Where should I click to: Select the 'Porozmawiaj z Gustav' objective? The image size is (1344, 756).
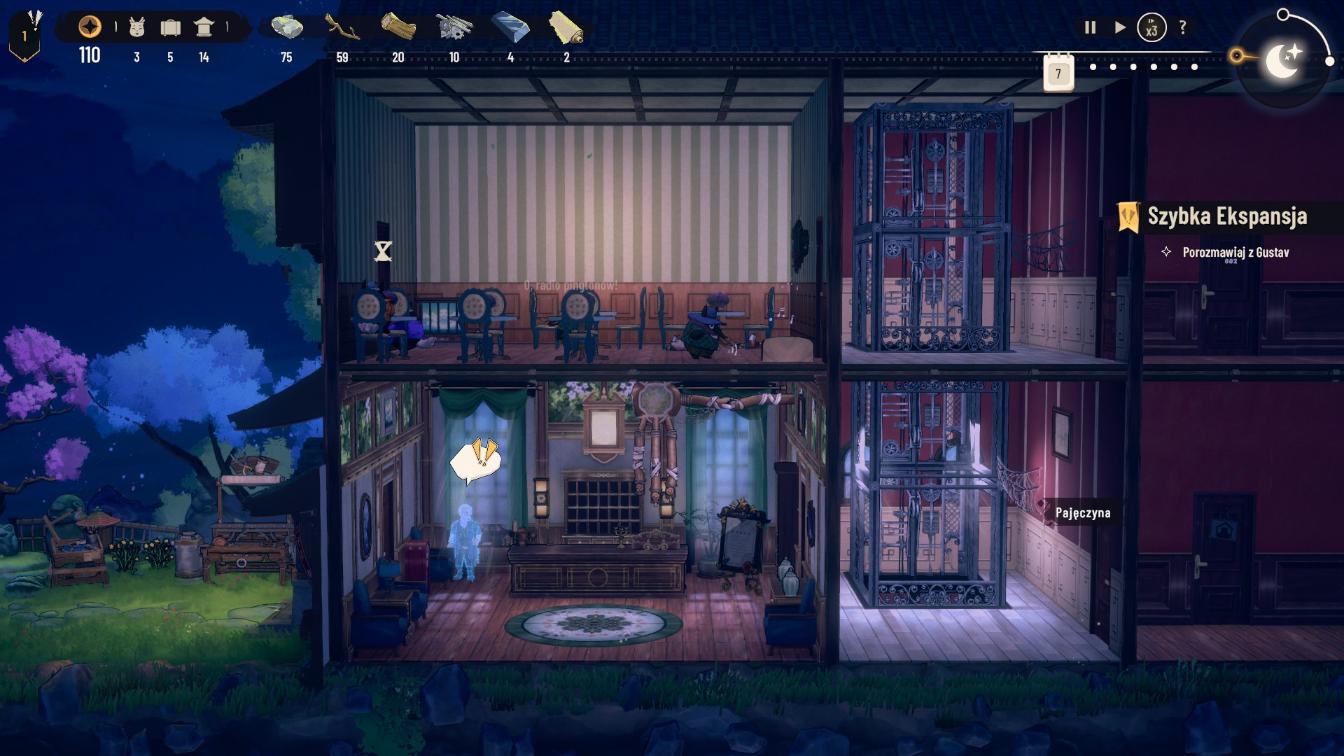(1235, 252)
